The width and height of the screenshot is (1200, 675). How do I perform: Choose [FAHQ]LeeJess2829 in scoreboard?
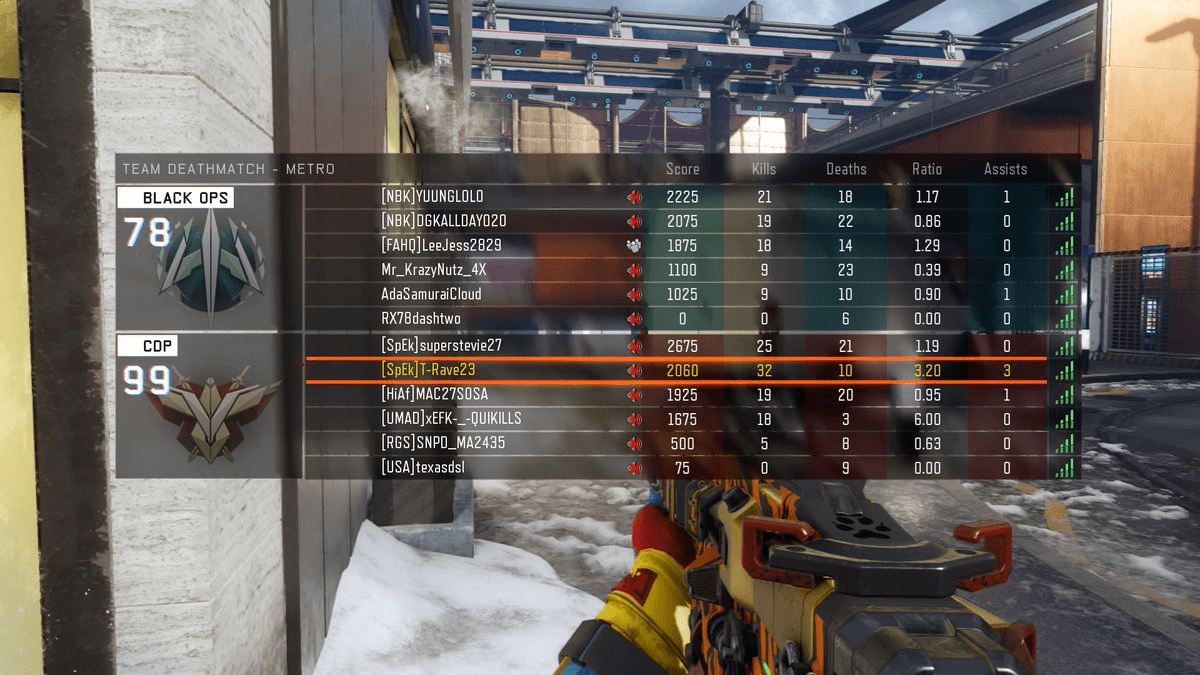coord(441,245)
